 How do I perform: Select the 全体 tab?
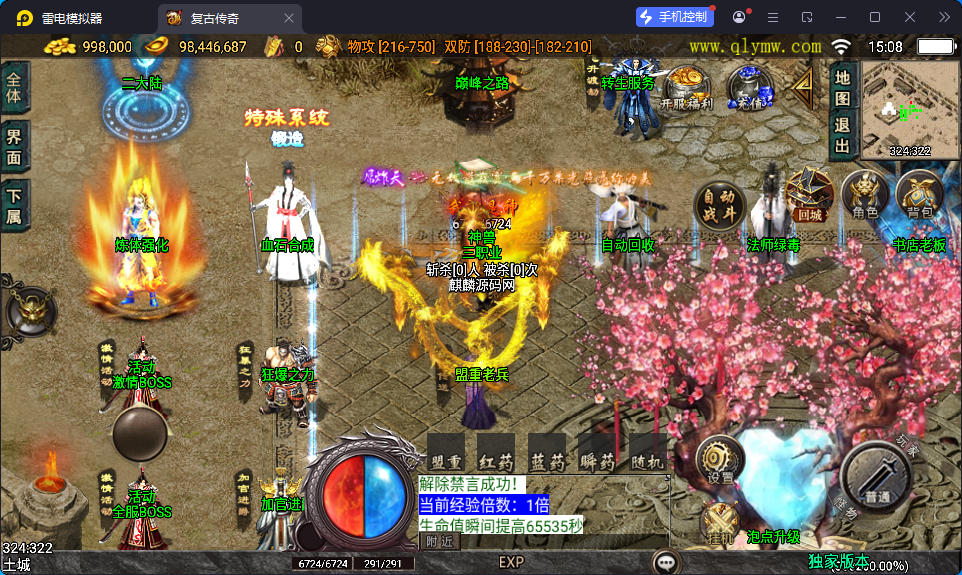pos(14,88)
